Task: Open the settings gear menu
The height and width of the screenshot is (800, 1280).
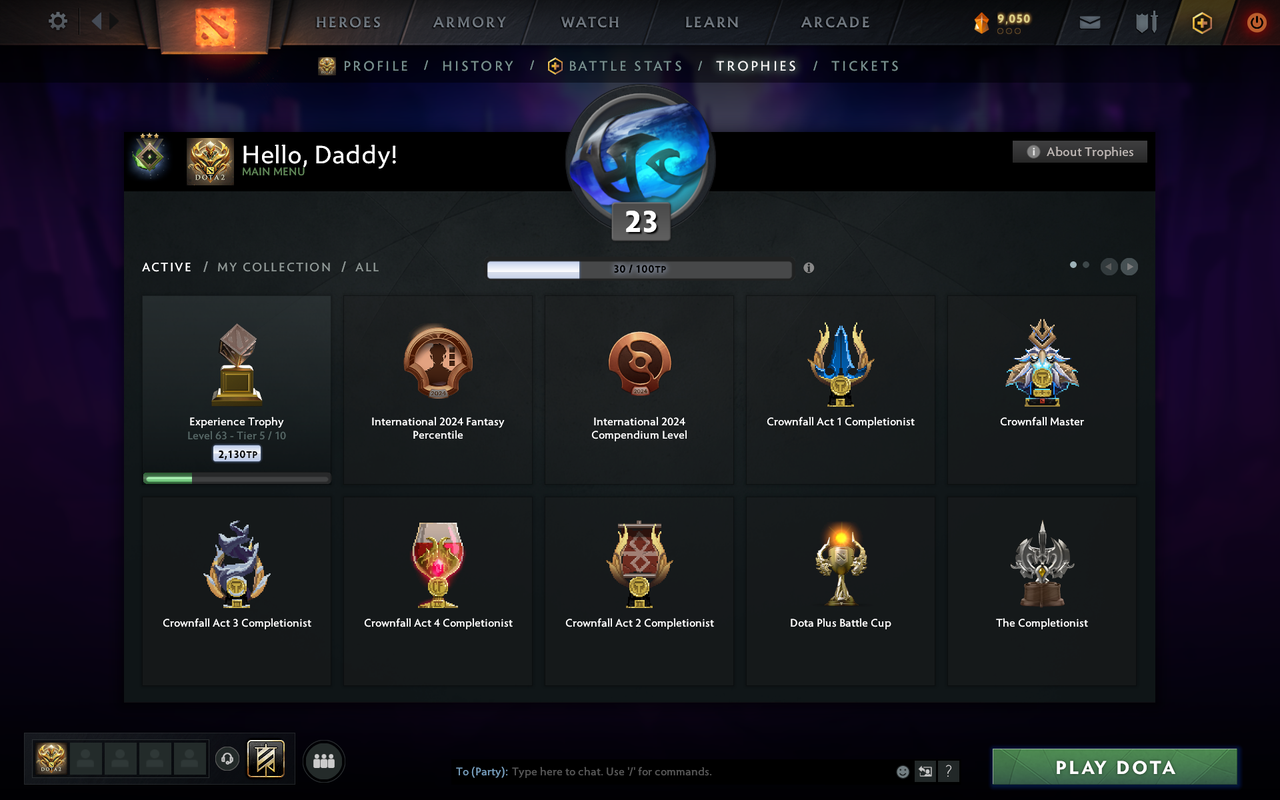Action: coord(57,21)
